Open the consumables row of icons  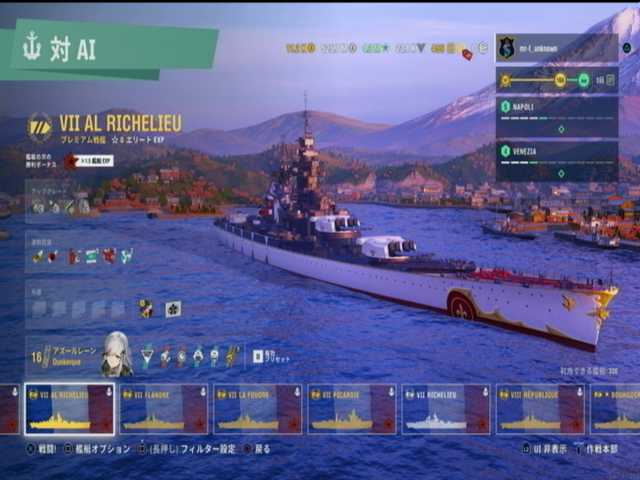click(82, 256)
